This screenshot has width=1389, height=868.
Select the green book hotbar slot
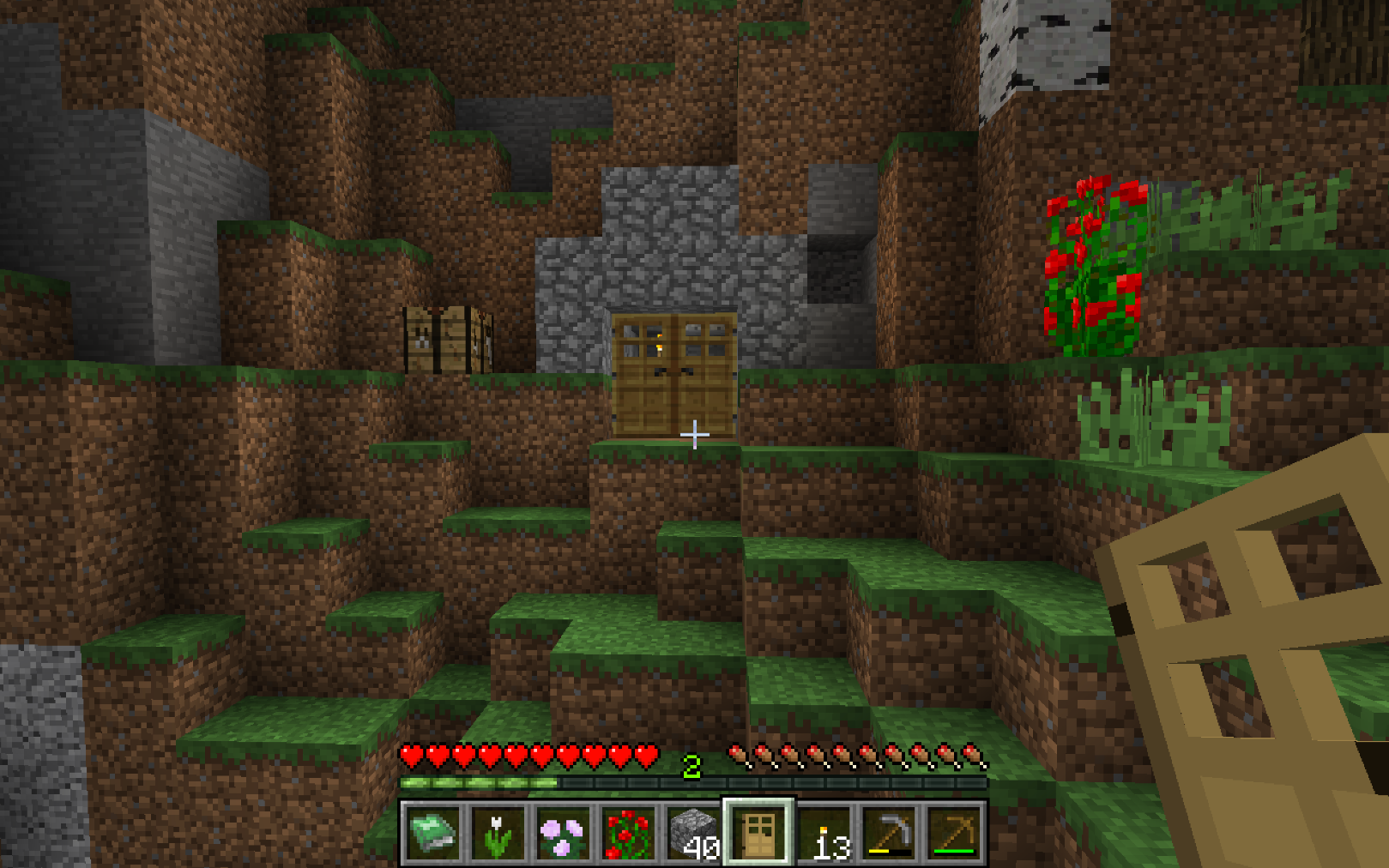point(433,834)
